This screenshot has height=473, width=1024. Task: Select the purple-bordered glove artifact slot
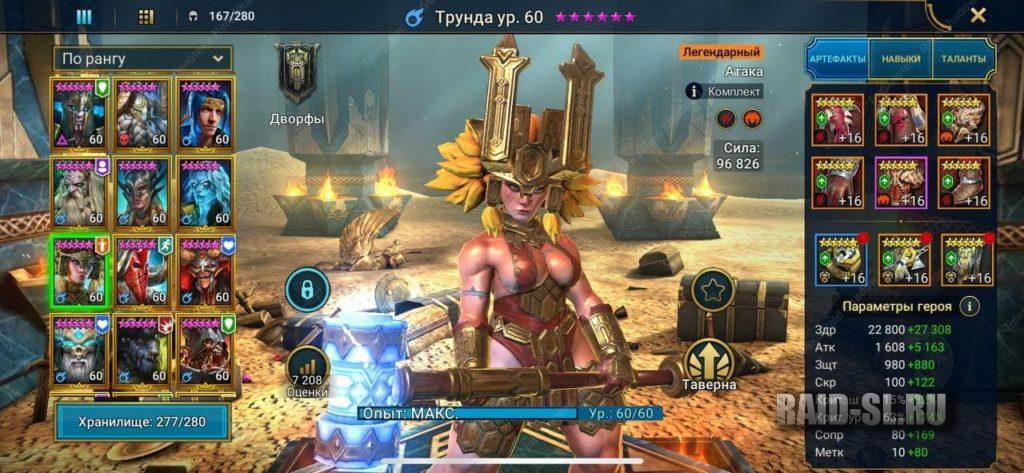(x=900, y=183)
